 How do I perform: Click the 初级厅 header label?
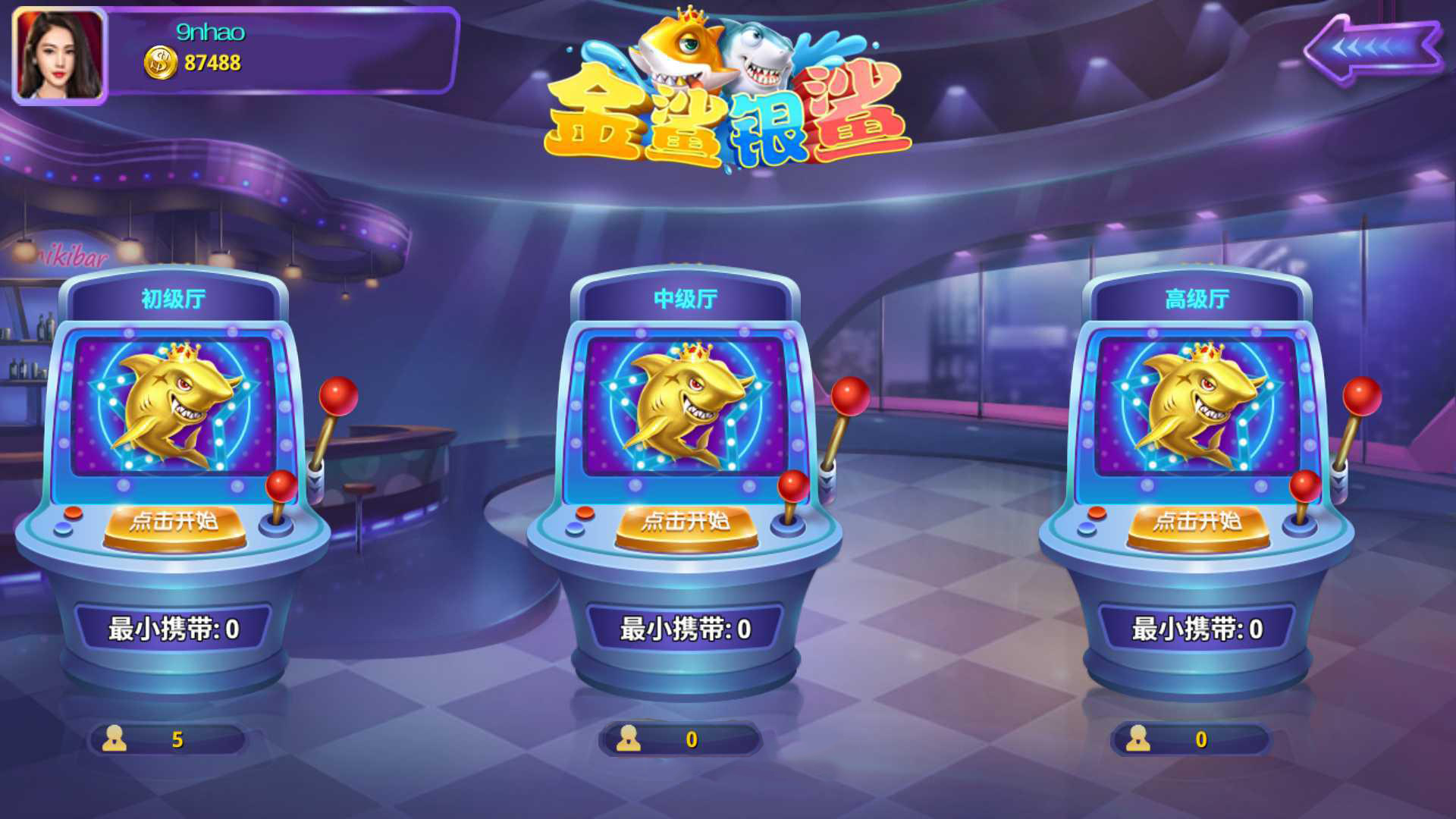[x=171, y=298]
